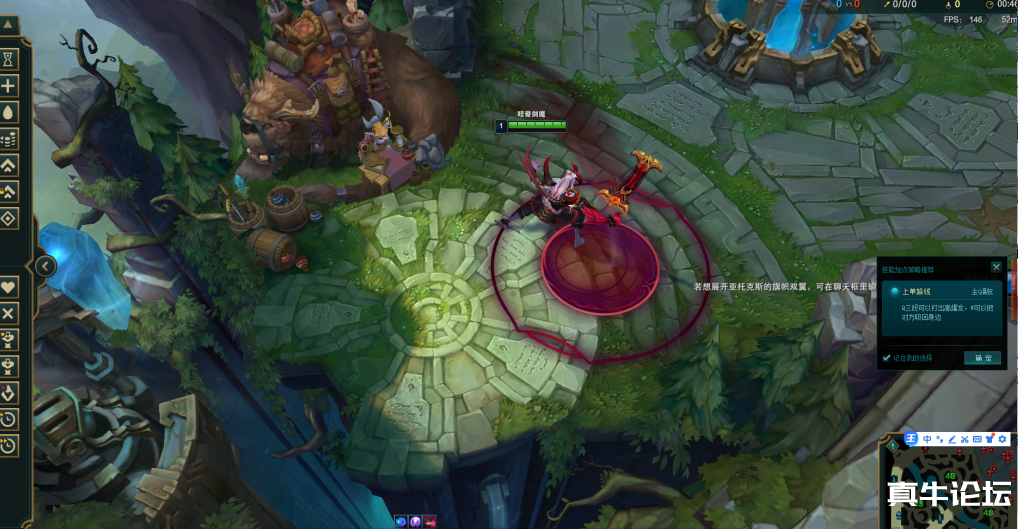Click the hourglass icon in left panel
The image size is (1018, 529).
[x=9, y=59]
